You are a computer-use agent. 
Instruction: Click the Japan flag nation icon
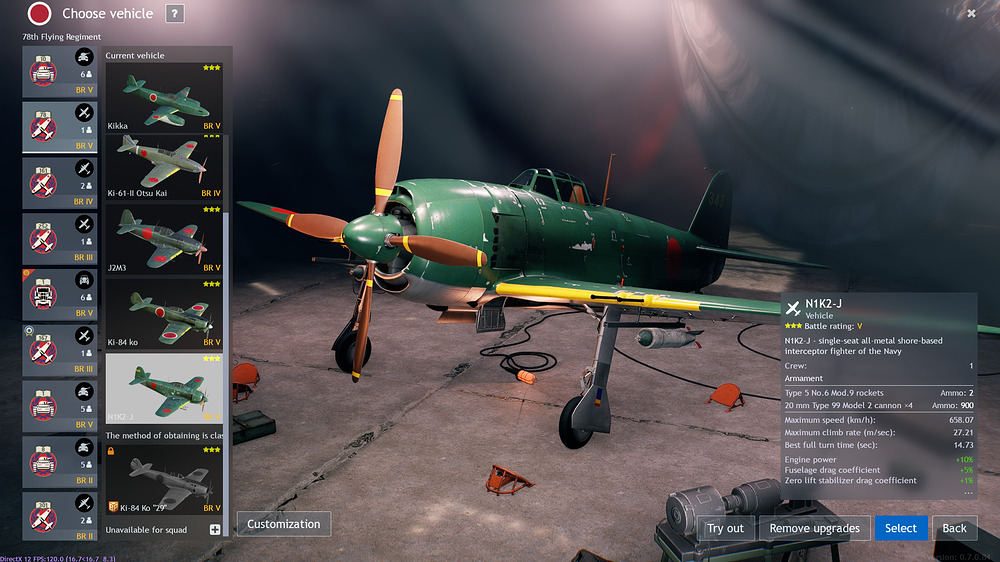[x=39, y=13]
